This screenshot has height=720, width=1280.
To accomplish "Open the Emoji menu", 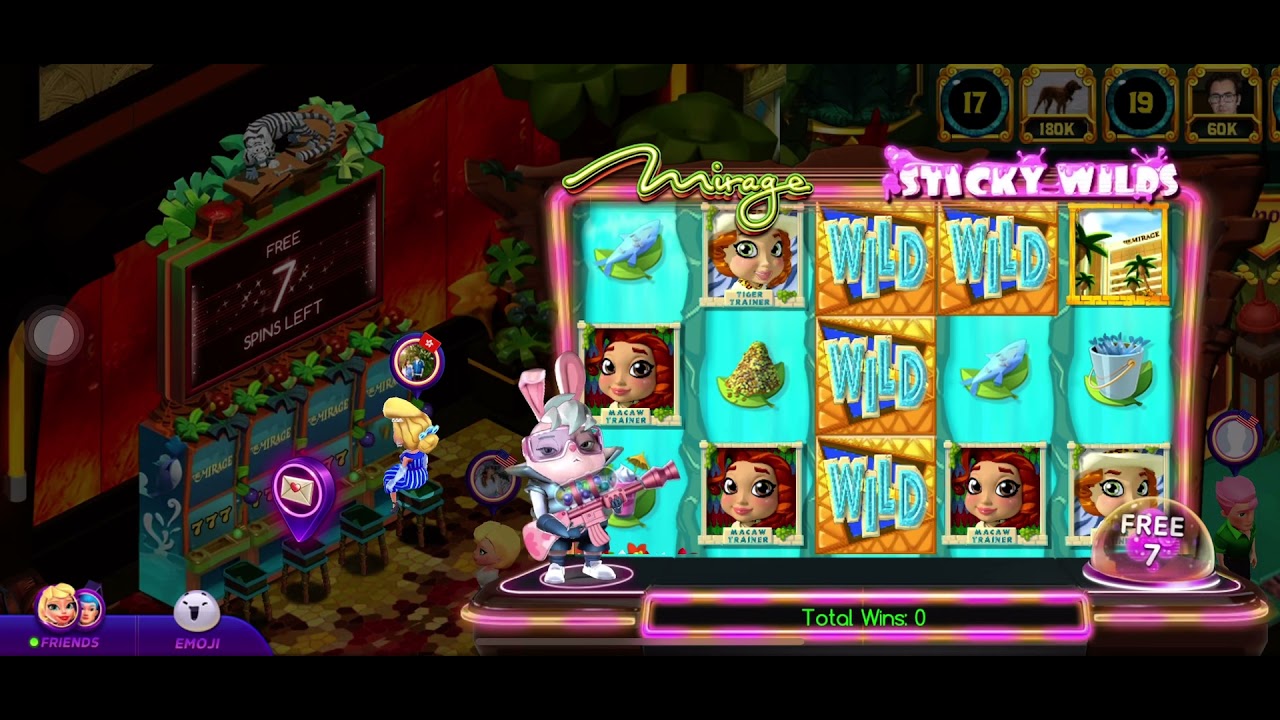I will 197,620.
